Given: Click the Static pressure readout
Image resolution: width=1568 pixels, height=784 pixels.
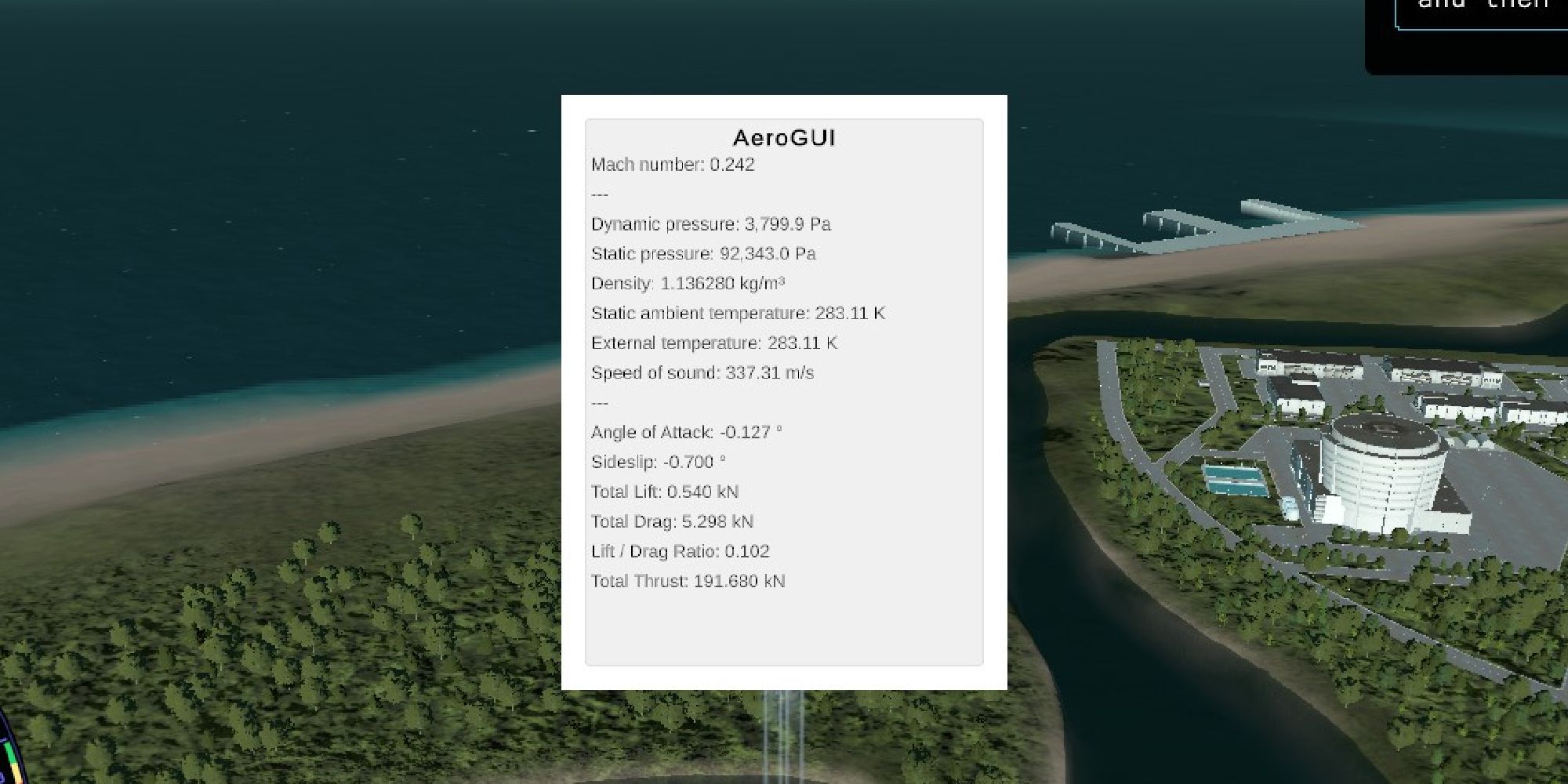Looking at the screenshot, I should coord(702,253).
